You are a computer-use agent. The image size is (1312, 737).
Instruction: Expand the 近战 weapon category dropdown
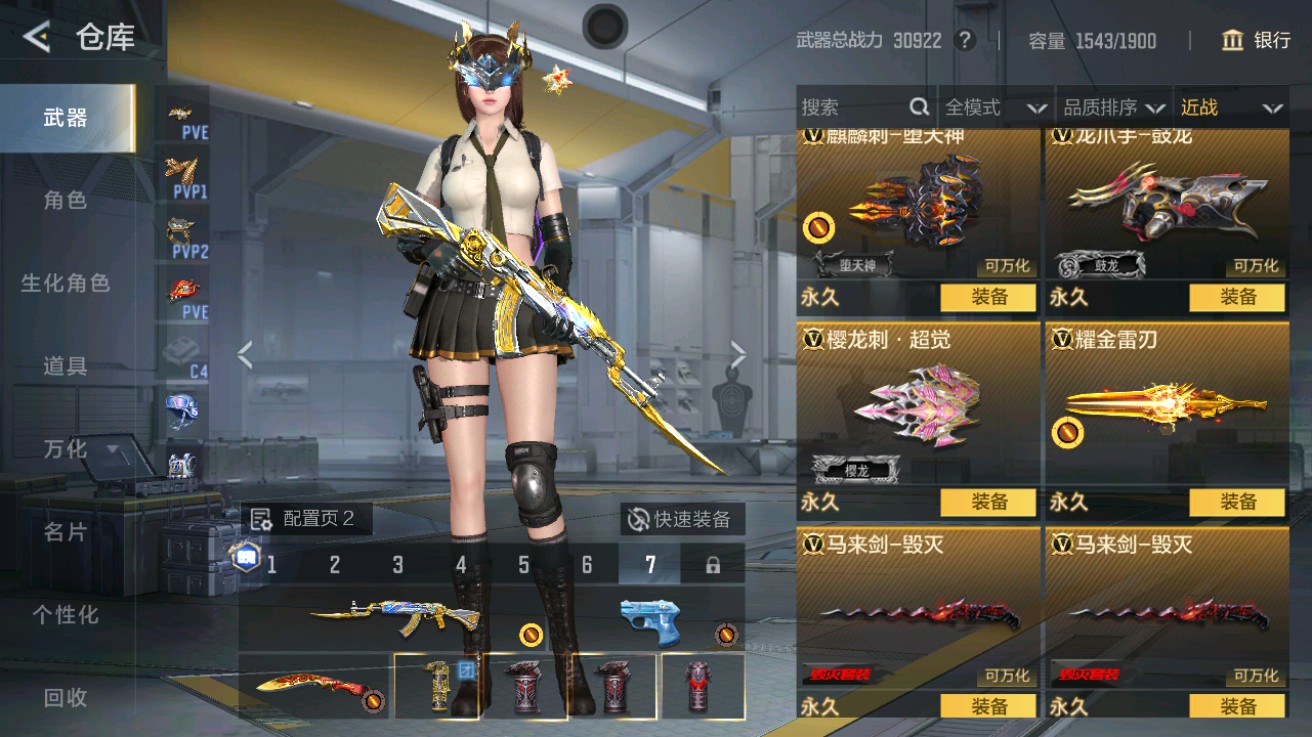[x=1228, y=107]
